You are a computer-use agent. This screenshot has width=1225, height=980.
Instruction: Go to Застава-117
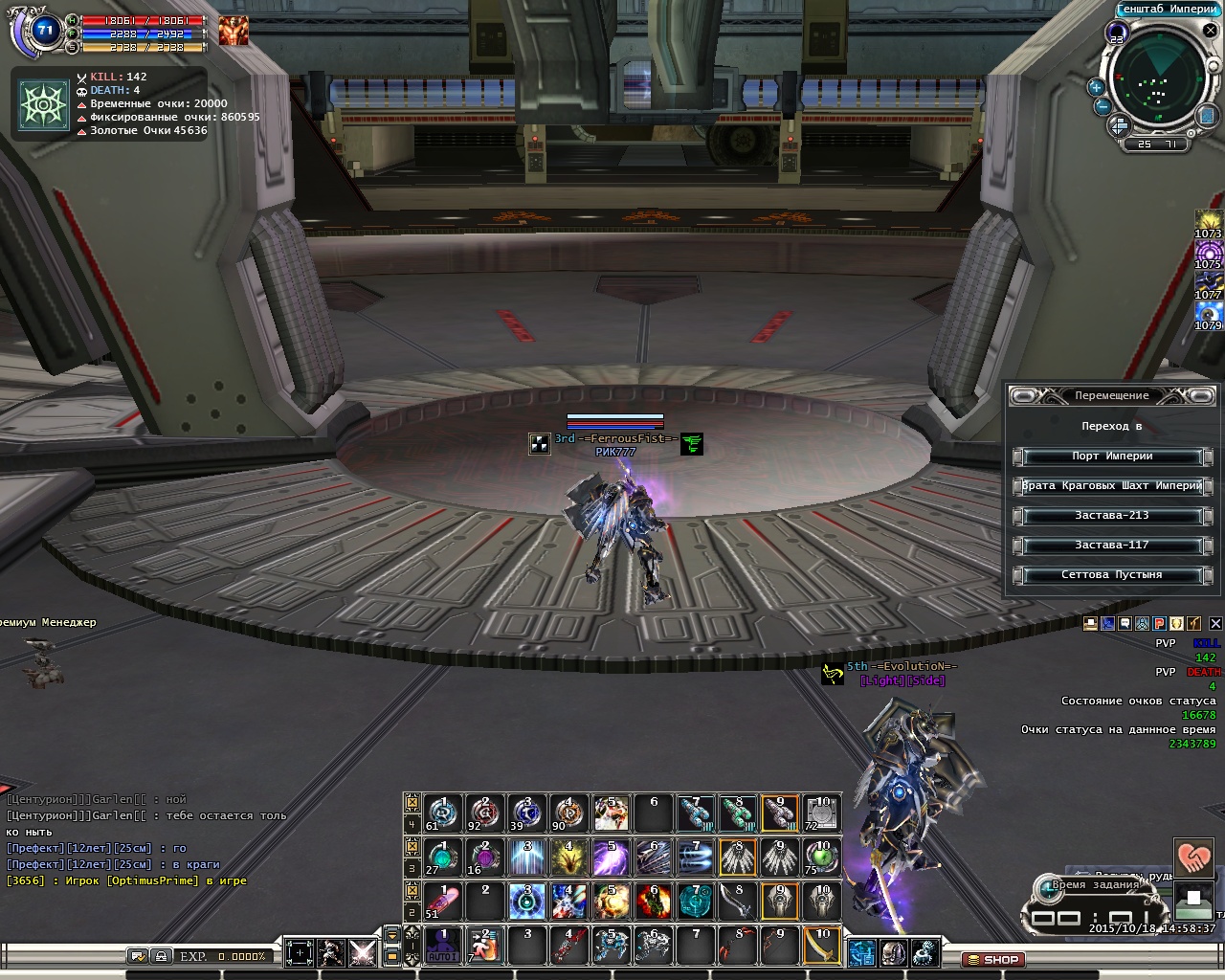pyautogui.click(x=1111, y=546)
